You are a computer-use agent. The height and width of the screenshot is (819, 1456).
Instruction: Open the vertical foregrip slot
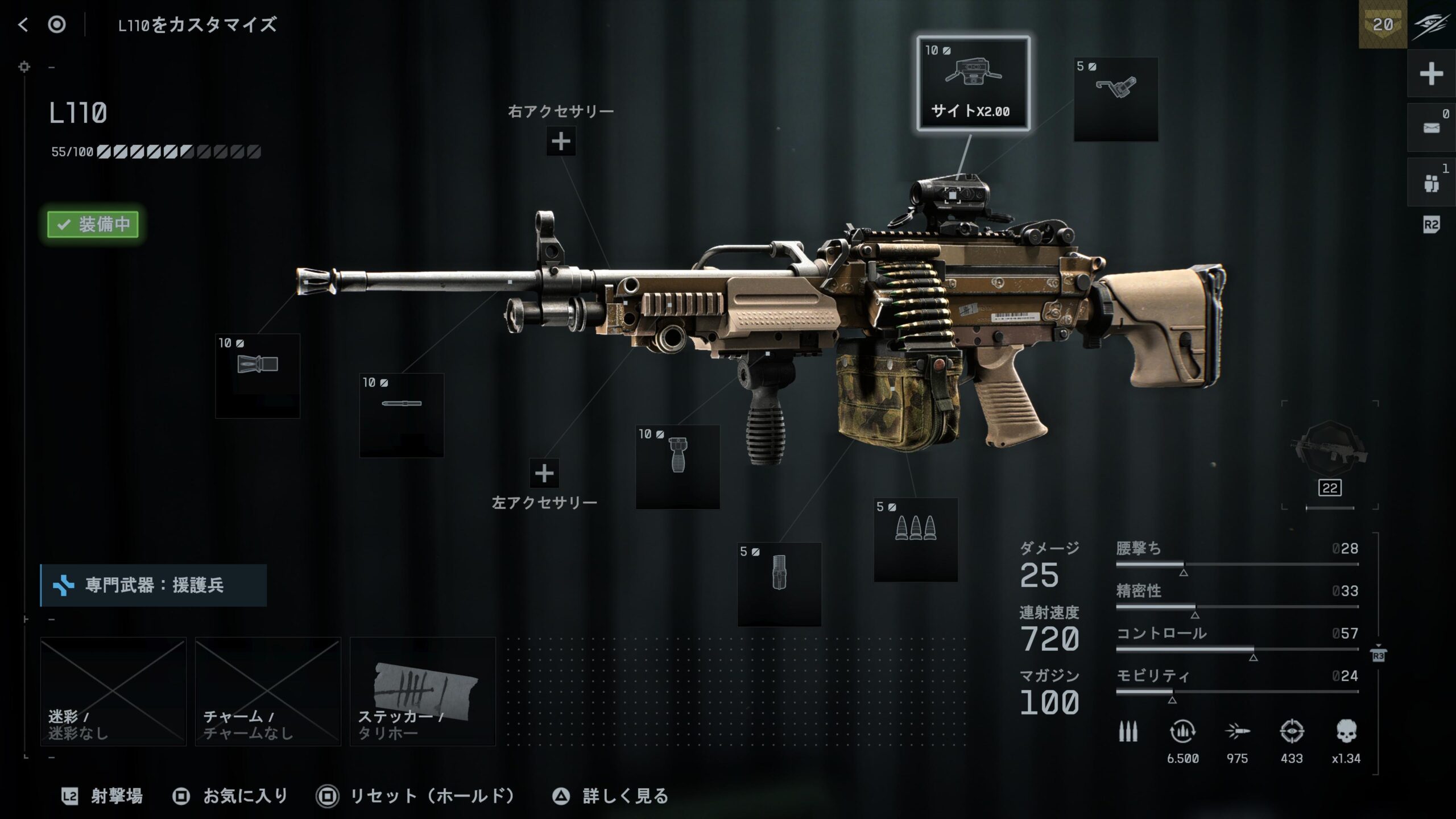[x=677, y=466]
